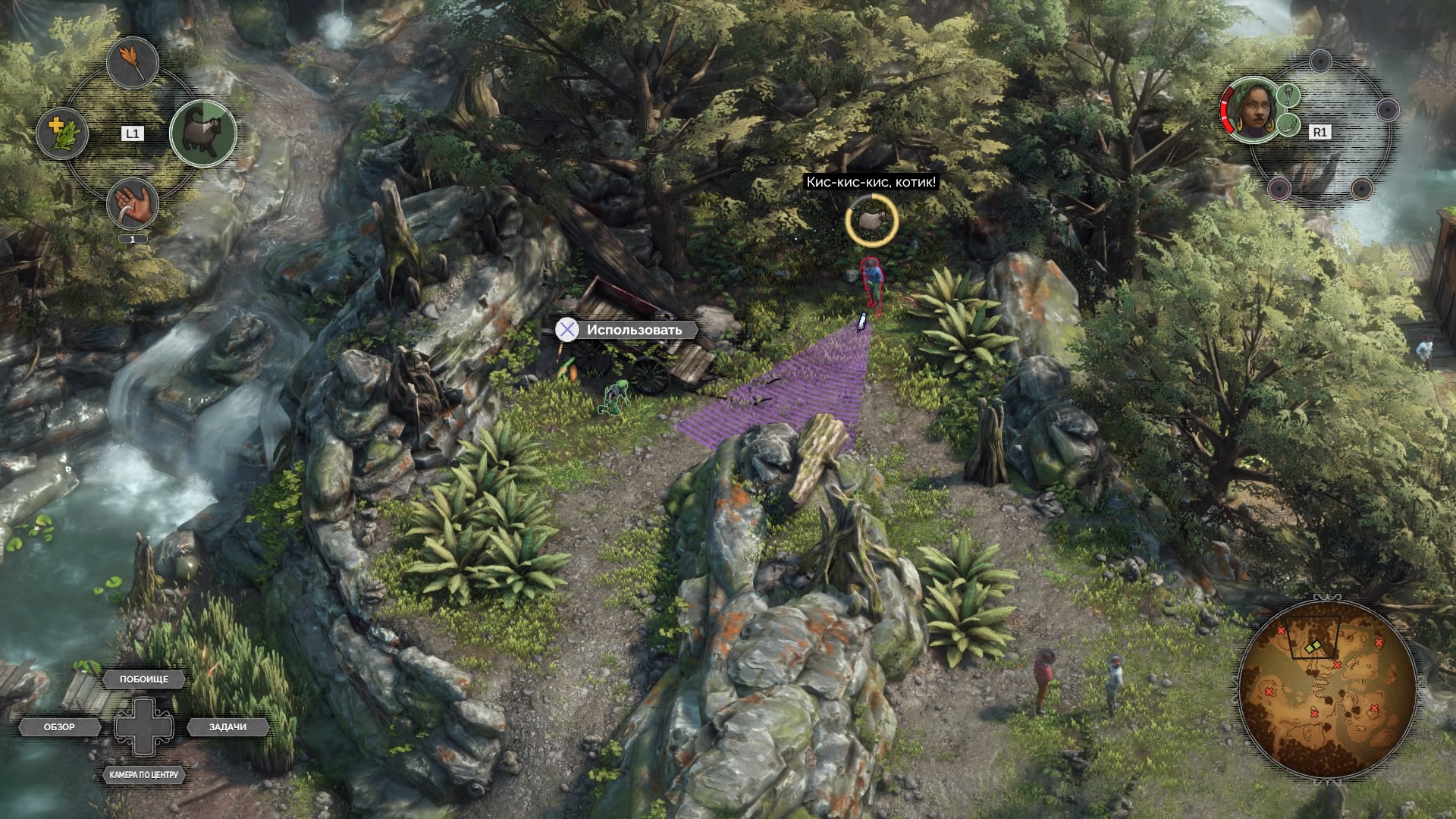This screenshot has width=1456, height=819.
Task: Choose КАМЕРА ПО ЦЕНТРУ to center camera
Action: pos(143,775)
